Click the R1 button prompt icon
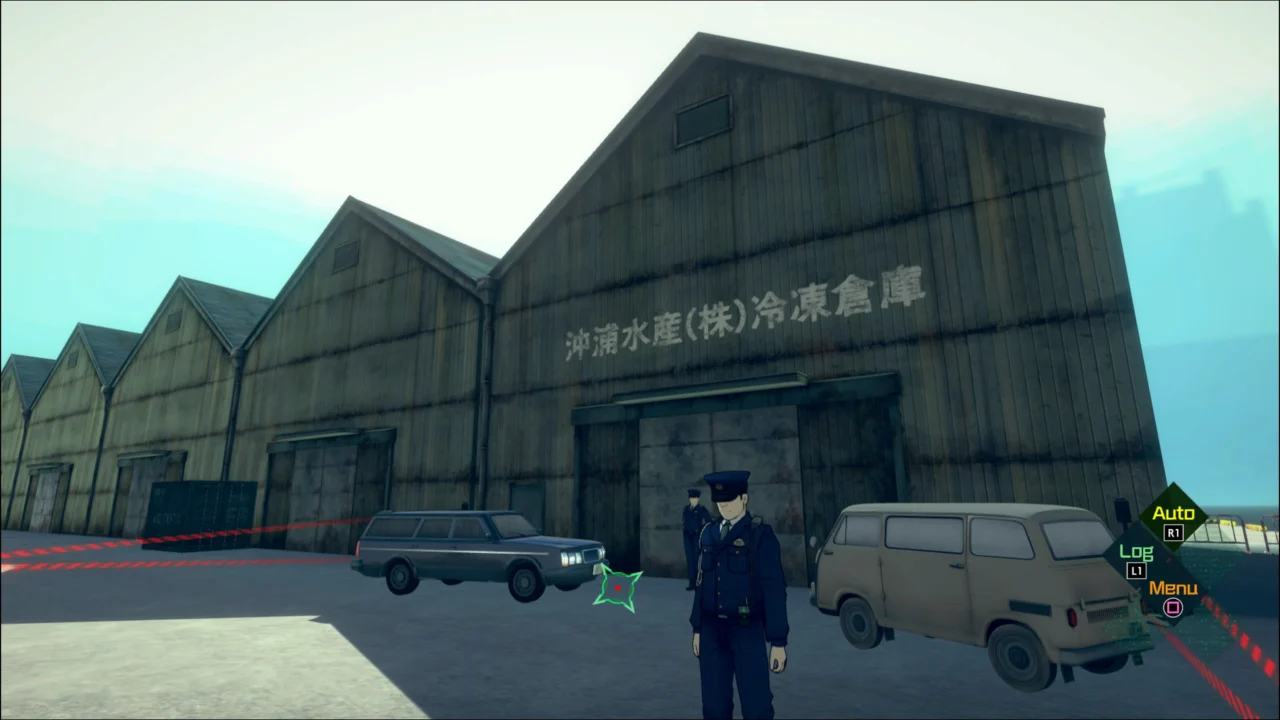 (x=1172, y=534)
